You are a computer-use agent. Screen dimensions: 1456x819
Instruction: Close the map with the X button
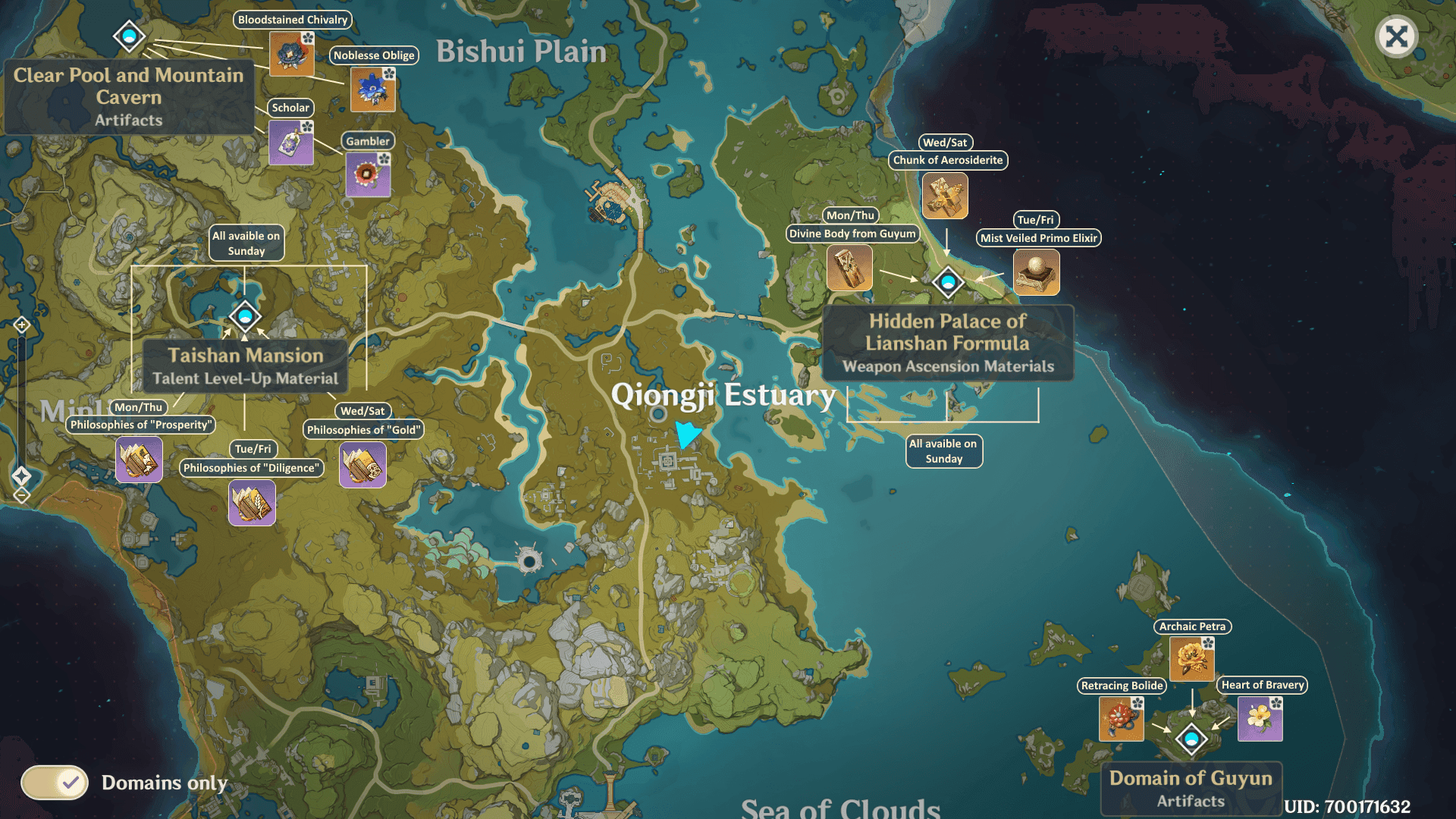coord(1396,36)
